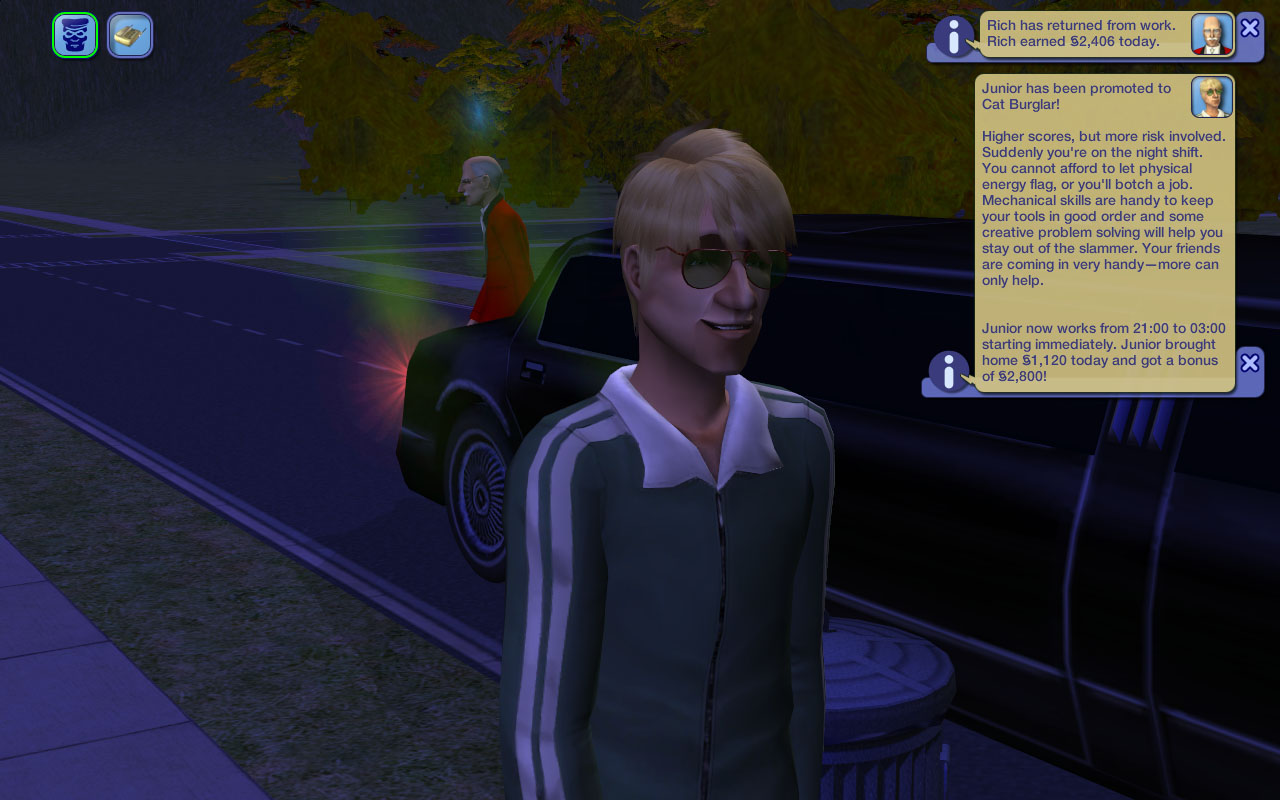This screenshot has width=1280, height=800.
Task: Close the Rich returned from work notification
Action: pyautogui.click(x=1249, y=28)
